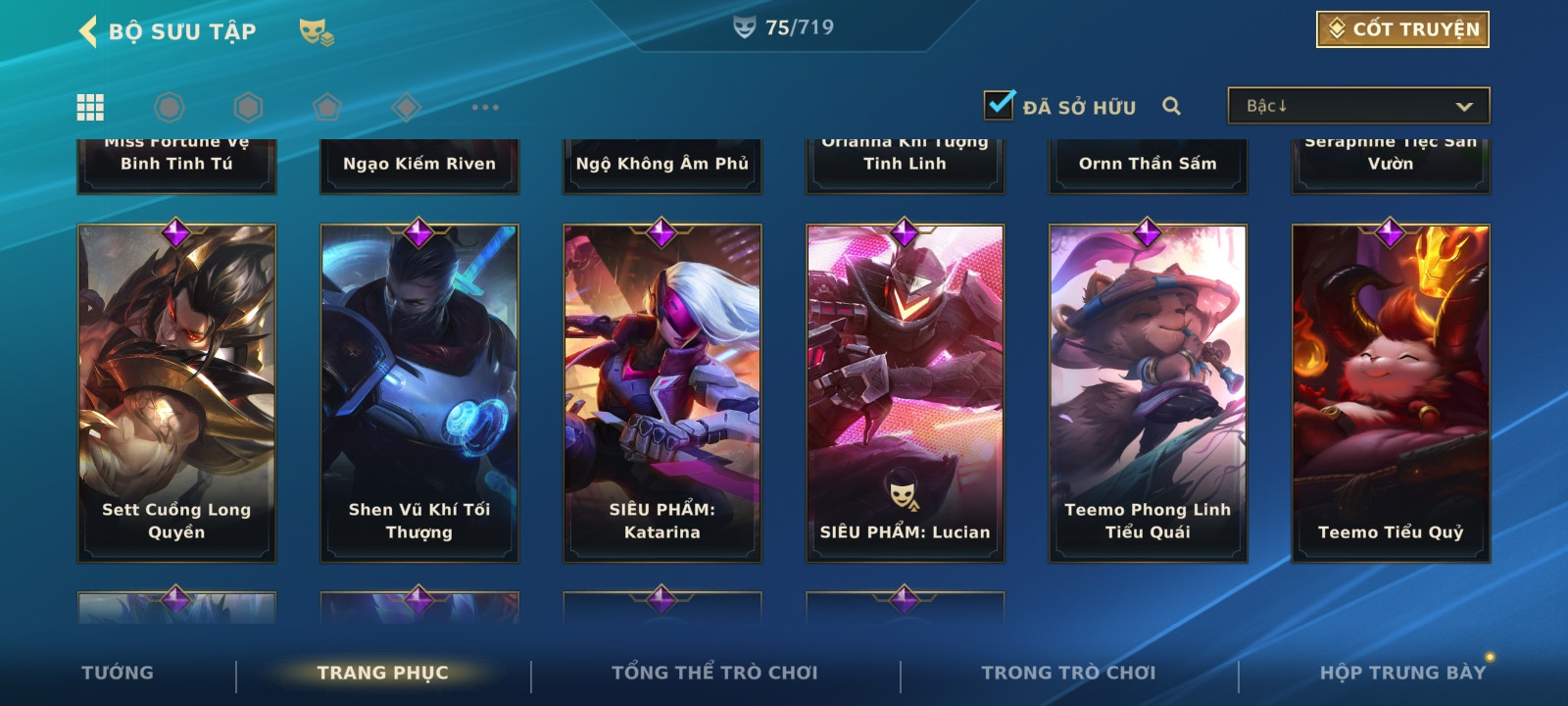
Task: Show more filters with three dots
Action: pyautogui.click(x=485, y=107)
